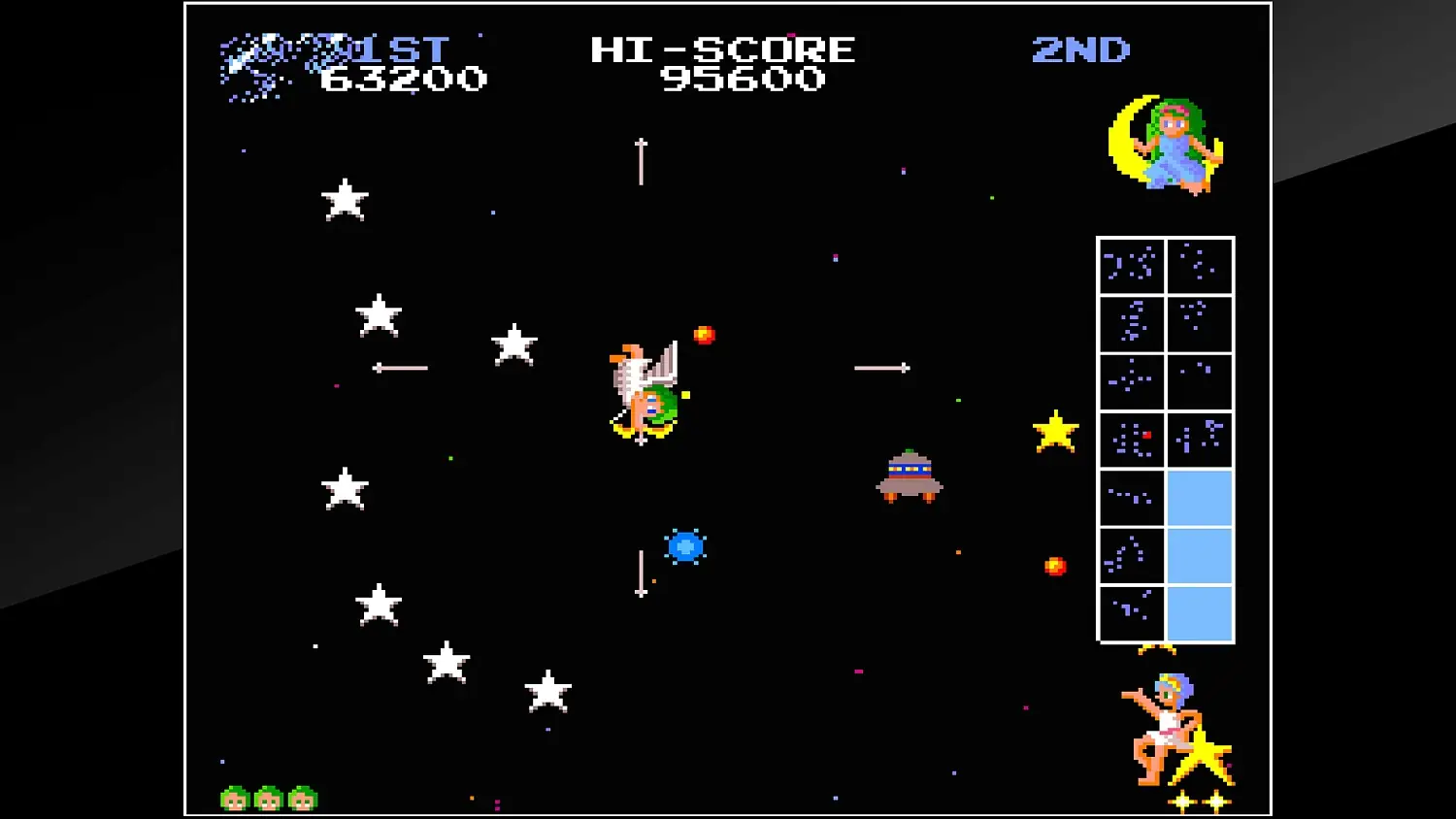
Task: Click the HI-SCORE 95600 label
Action: 723,50
